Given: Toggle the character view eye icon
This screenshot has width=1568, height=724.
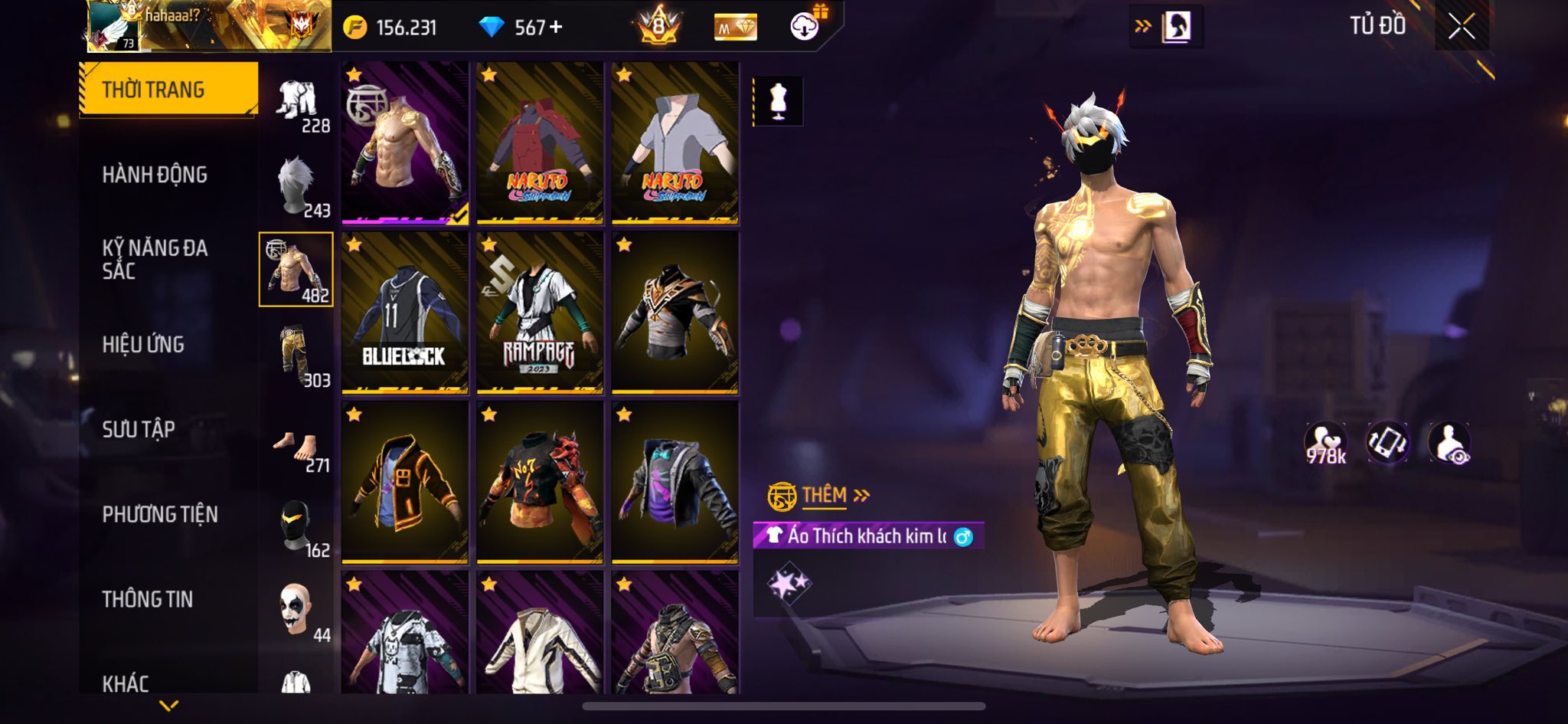Looking at the screenshot, I should (x=1449, y=444).
